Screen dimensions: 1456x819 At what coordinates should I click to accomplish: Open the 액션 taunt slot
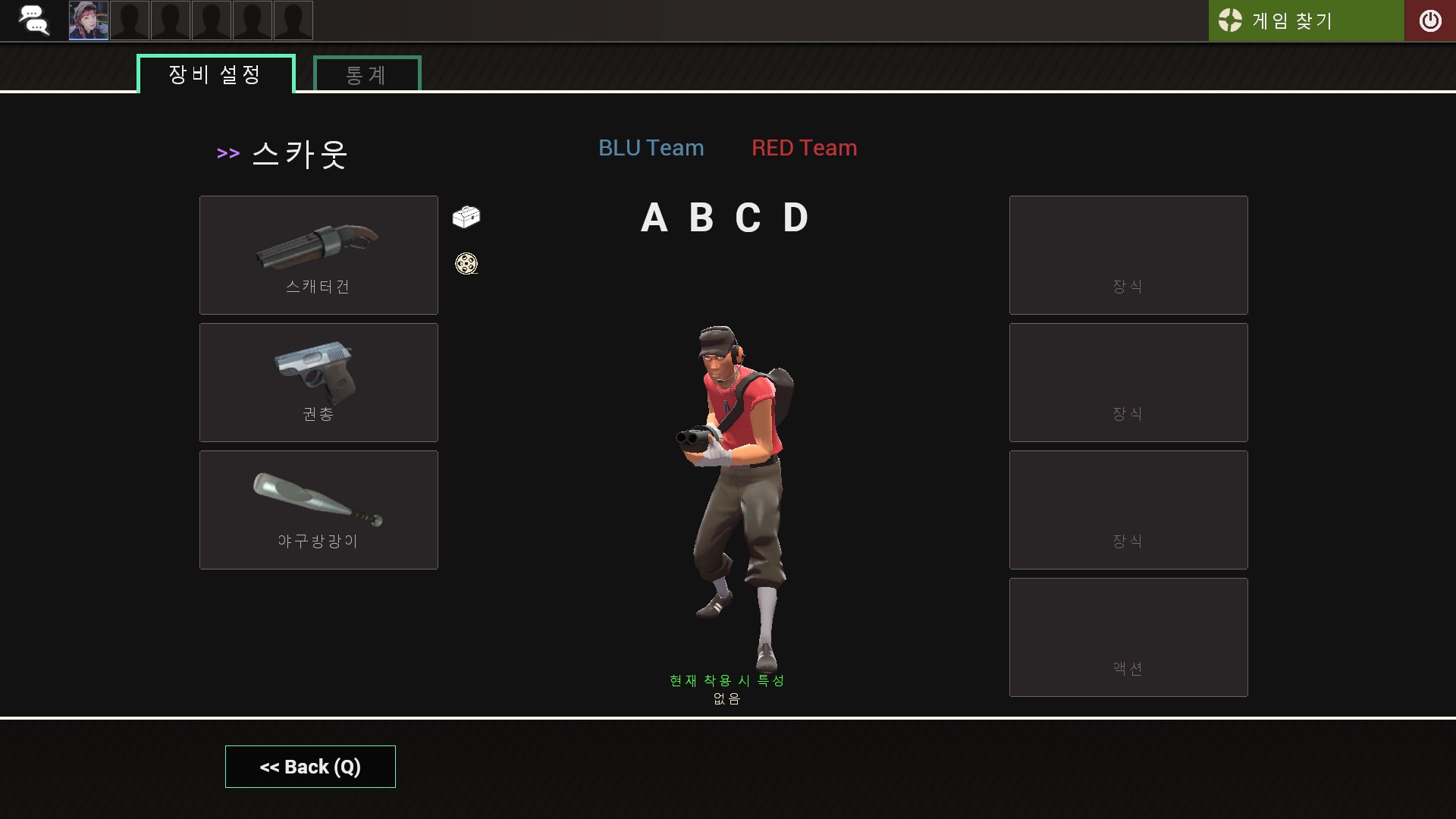coord(1128,637)
